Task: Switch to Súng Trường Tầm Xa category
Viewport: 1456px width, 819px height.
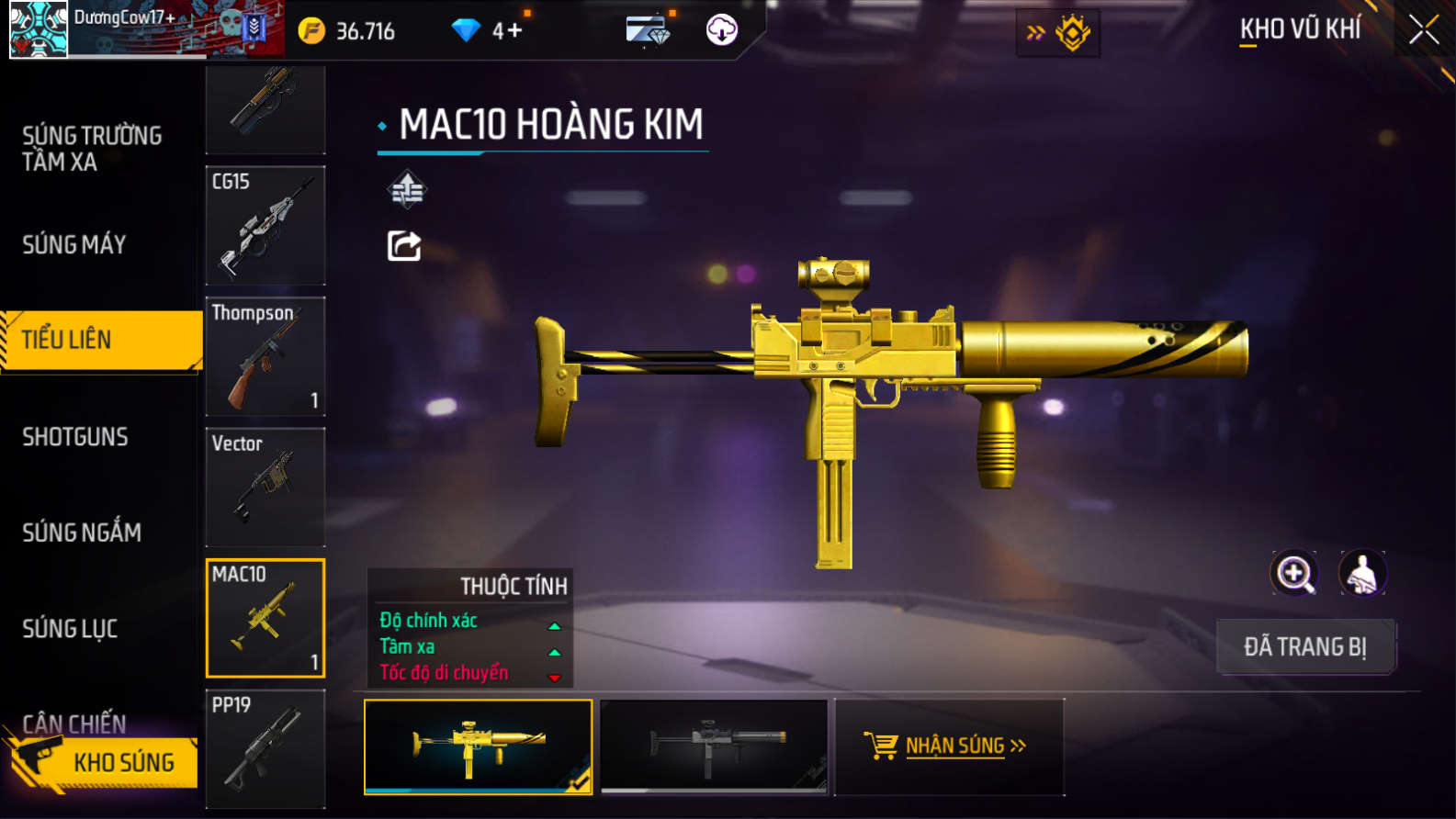Action: point(92,149)
